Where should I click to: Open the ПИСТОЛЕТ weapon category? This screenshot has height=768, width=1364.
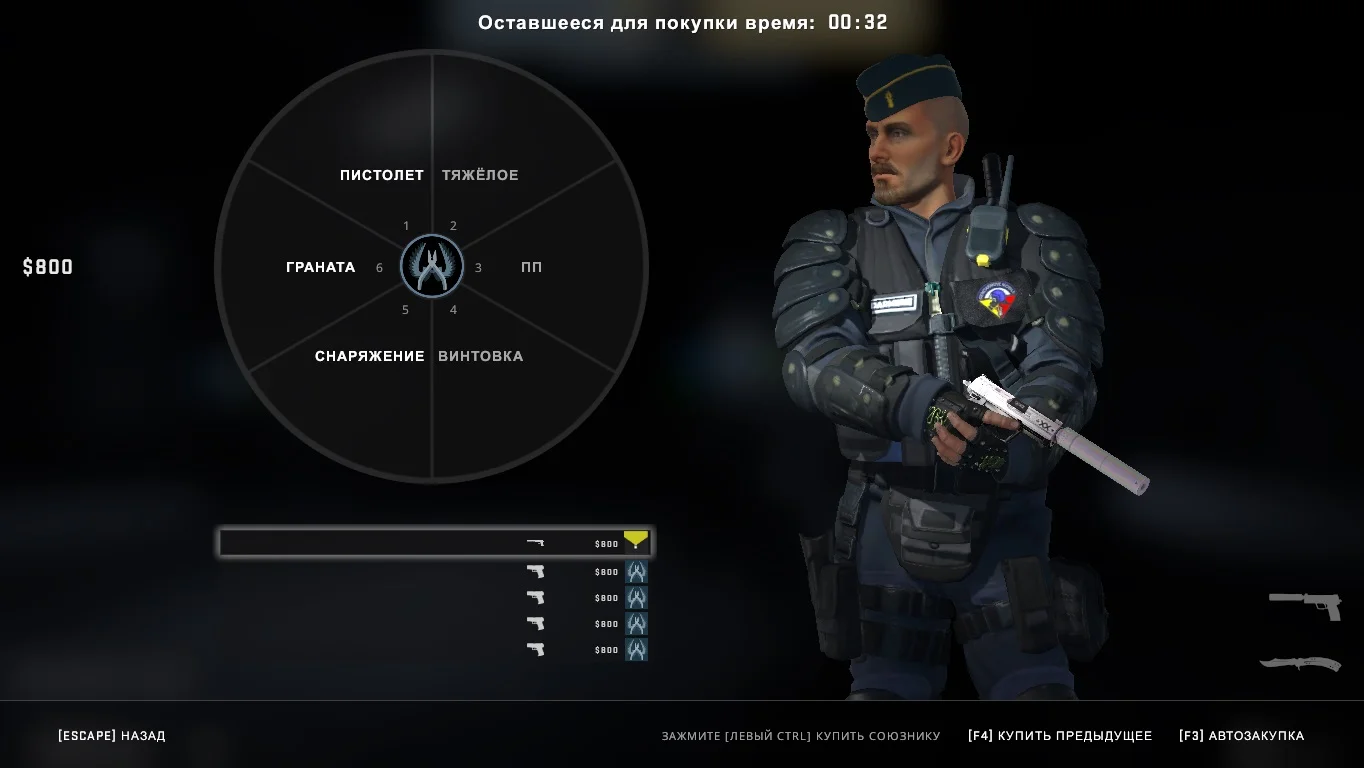tap(381, 175)
